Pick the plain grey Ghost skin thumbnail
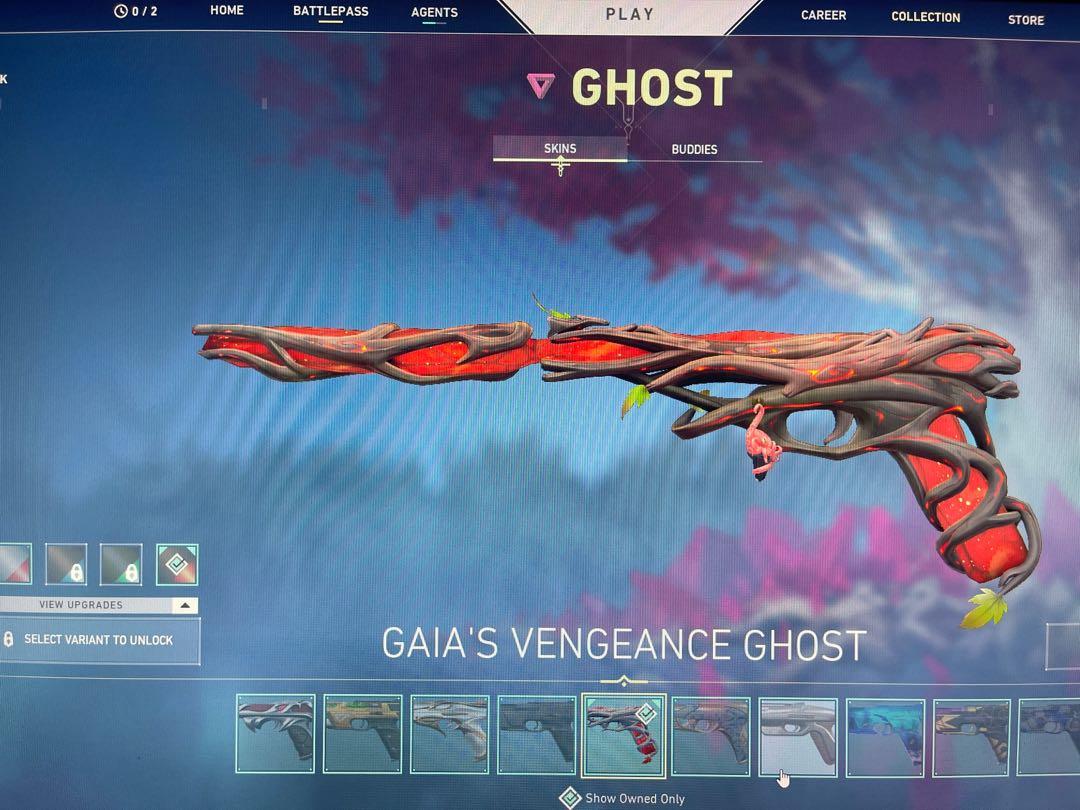 point(797,737)
